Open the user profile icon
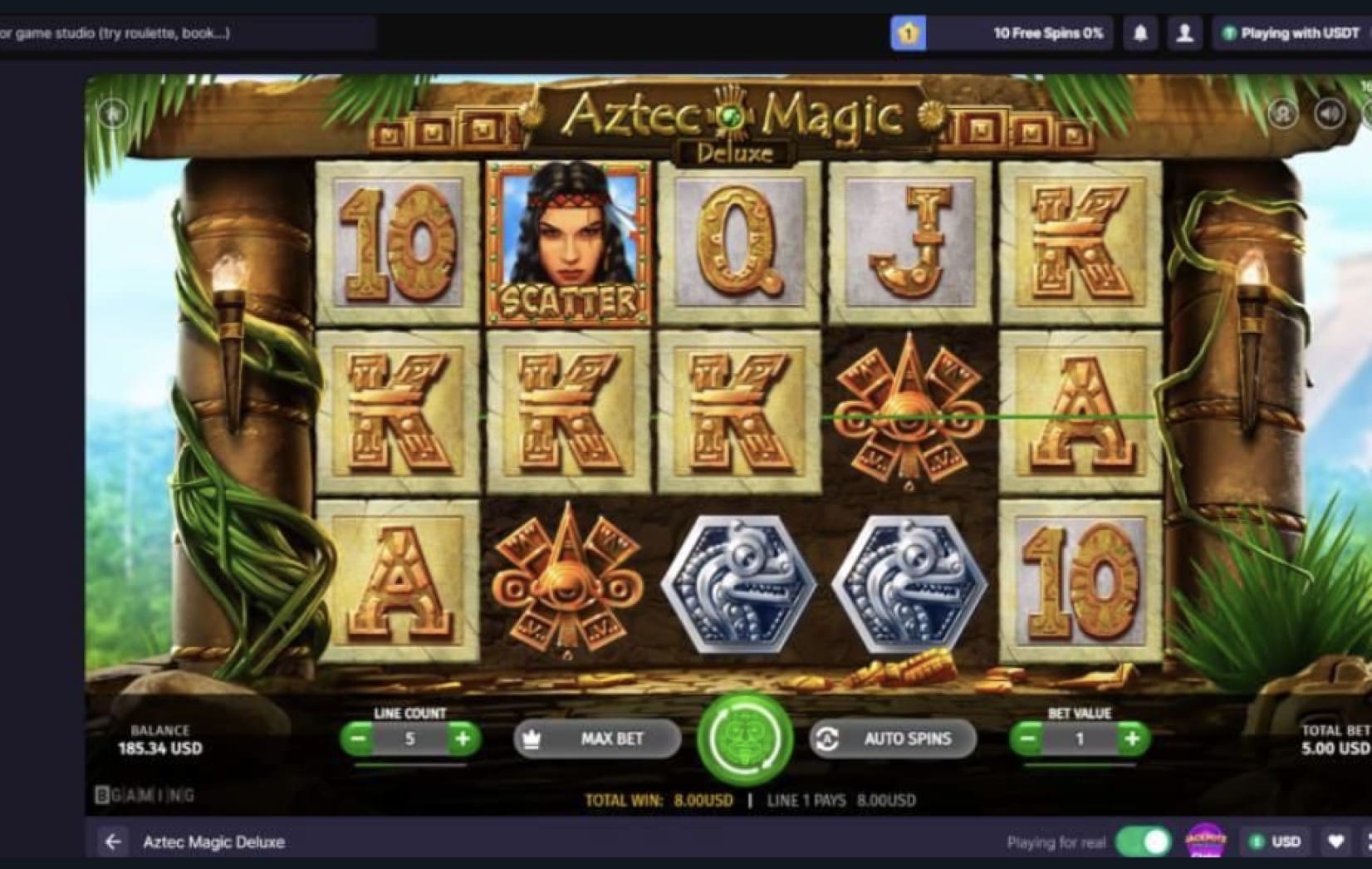Viewport: 1372px width, 869px height. (x=1184, y=33)
